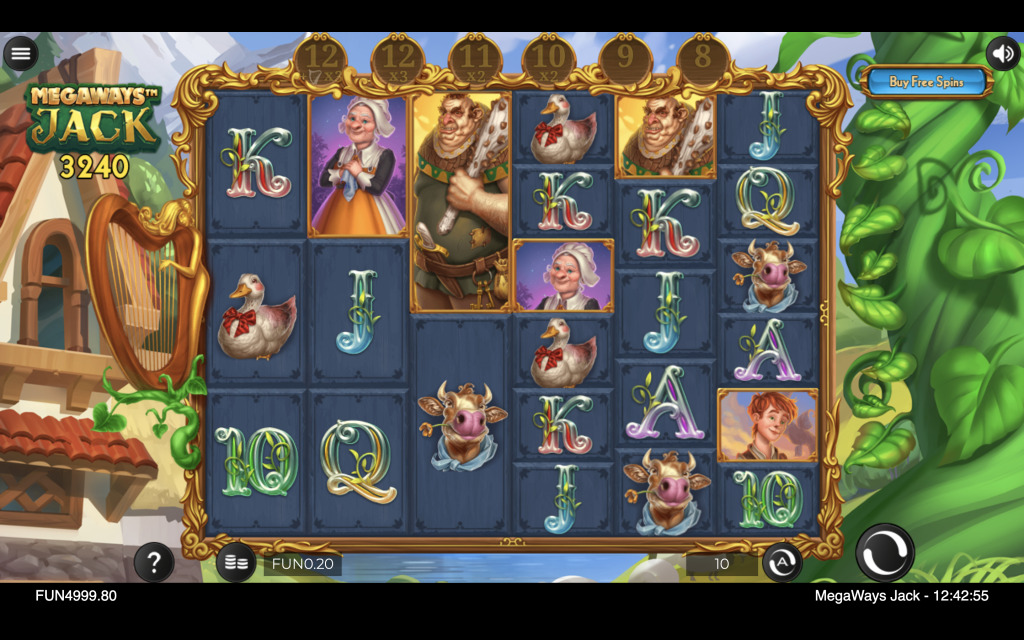Toggle the sound speaker icon
This screenshot has width=1024, height=640.
tap(1003, 53)
